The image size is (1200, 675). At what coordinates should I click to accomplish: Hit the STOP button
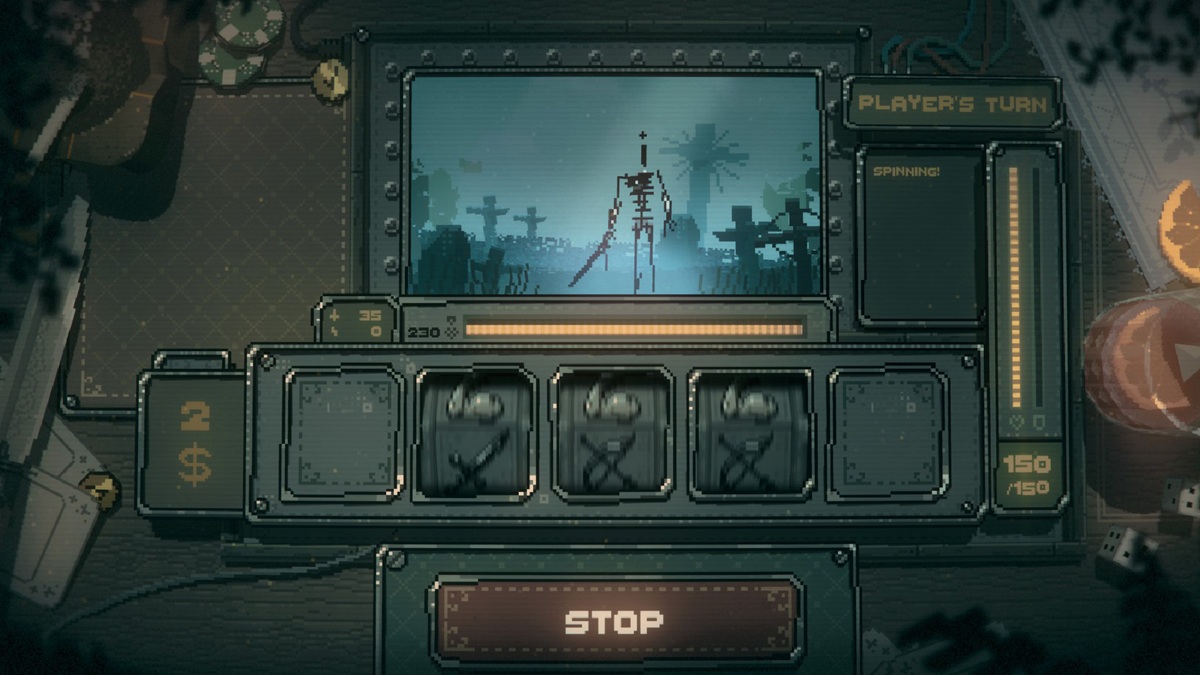tap(614, 622)
